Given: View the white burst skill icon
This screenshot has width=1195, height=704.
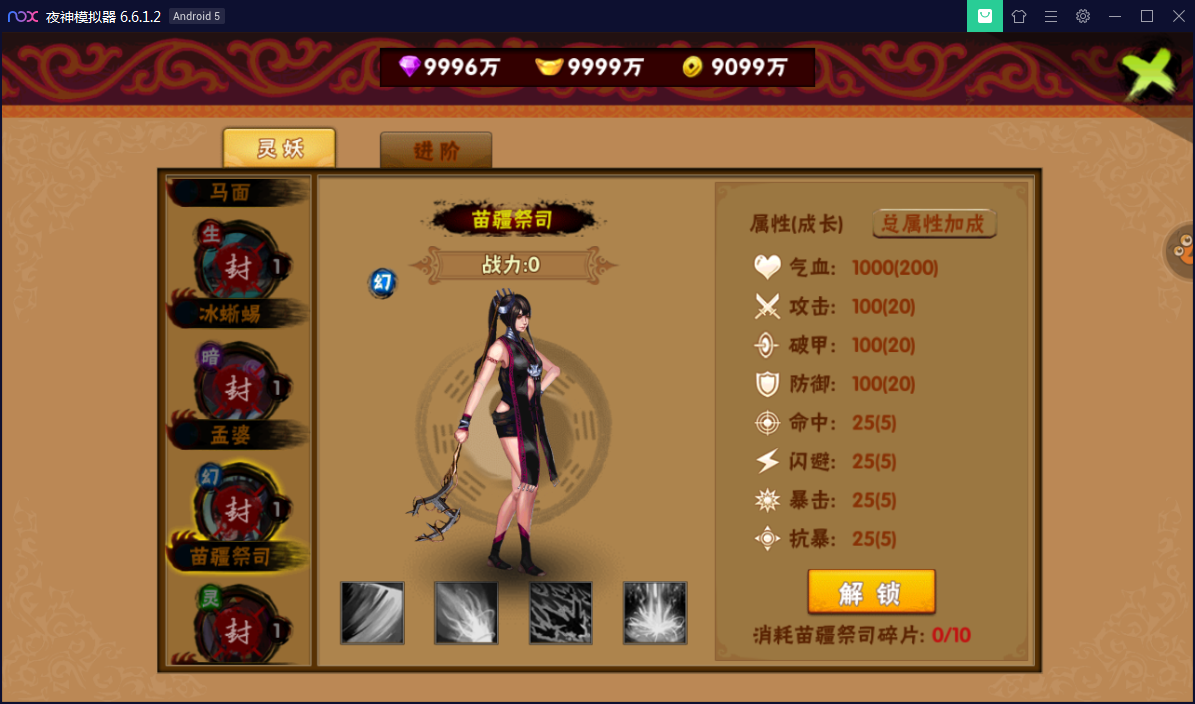Looking at the screenshot, I should click(655, 613).
